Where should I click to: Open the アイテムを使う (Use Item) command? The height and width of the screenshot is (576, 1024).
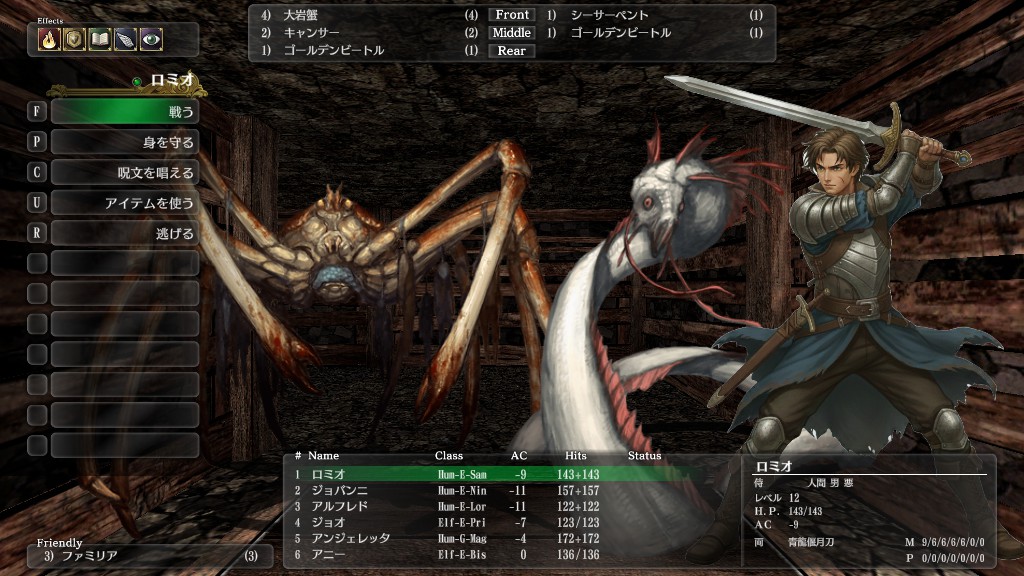pos(124,203)
